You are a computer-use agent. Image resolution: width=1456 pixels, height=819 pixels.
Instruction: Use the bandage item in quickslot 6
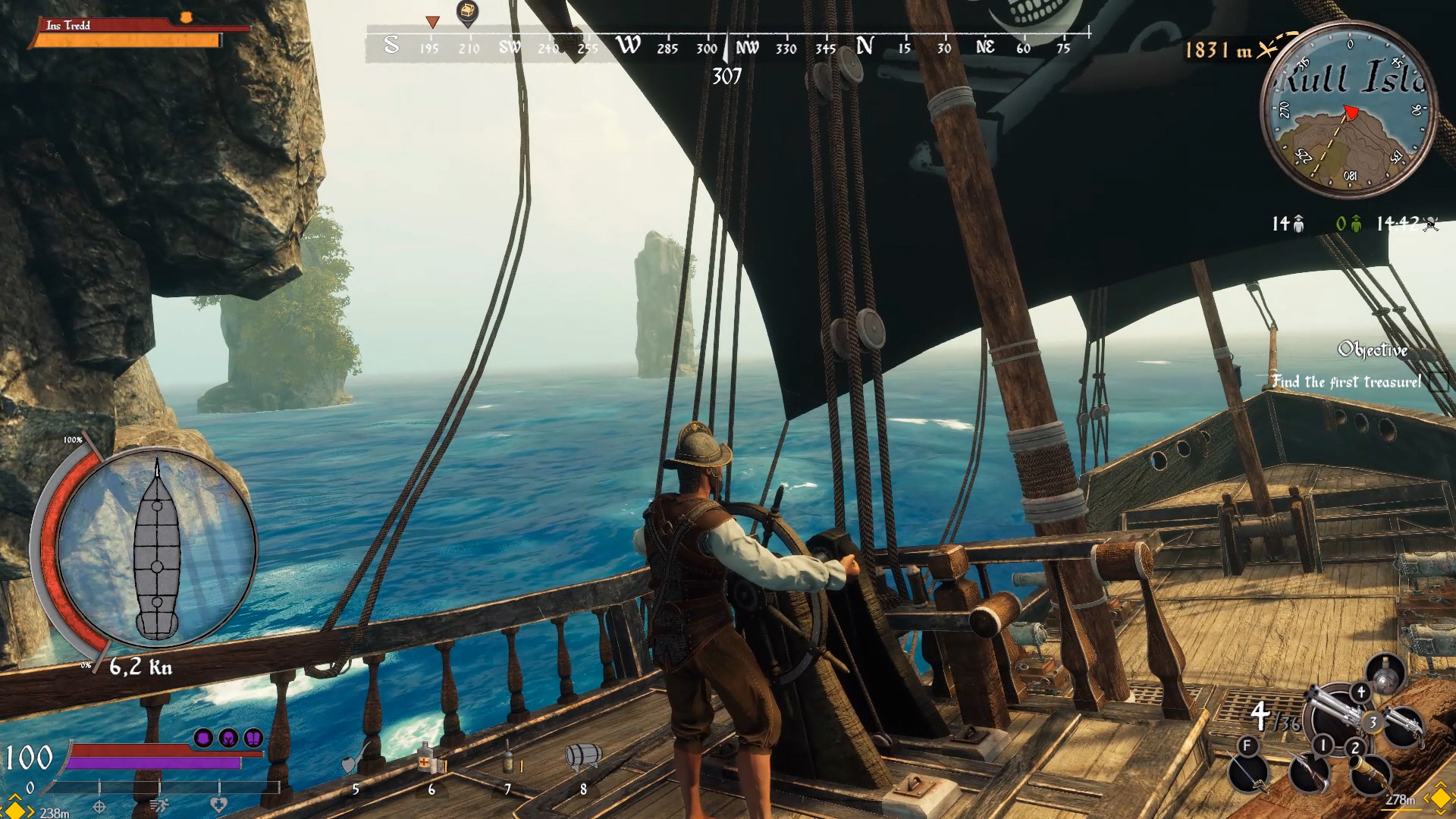pyautogui.click(x=426, y=760)
